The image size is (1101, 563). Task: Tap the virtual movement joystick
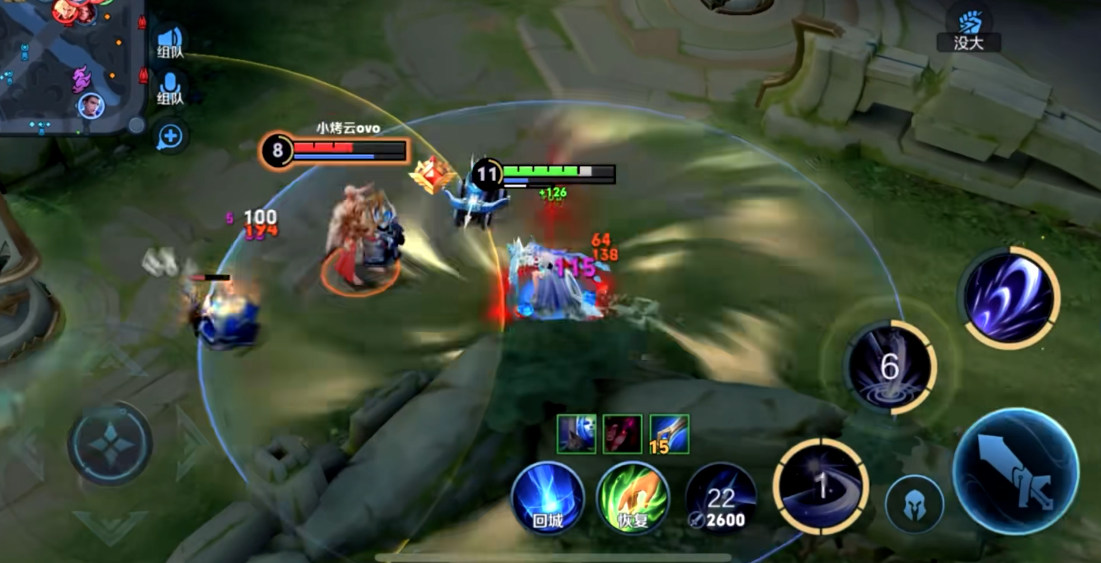point(110,444)
